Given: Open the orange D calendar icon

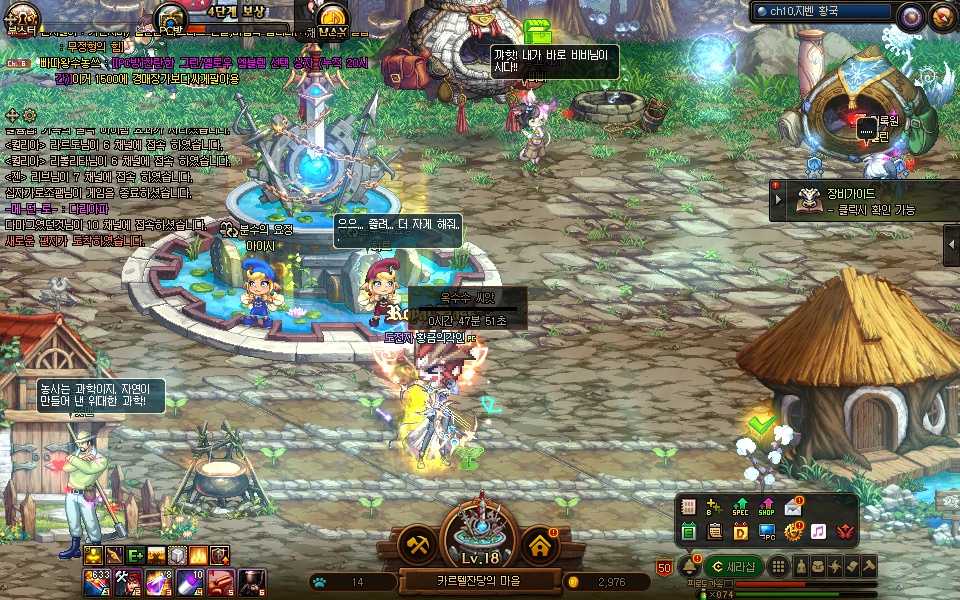Looking at the screenshot, I should point(740,532).
